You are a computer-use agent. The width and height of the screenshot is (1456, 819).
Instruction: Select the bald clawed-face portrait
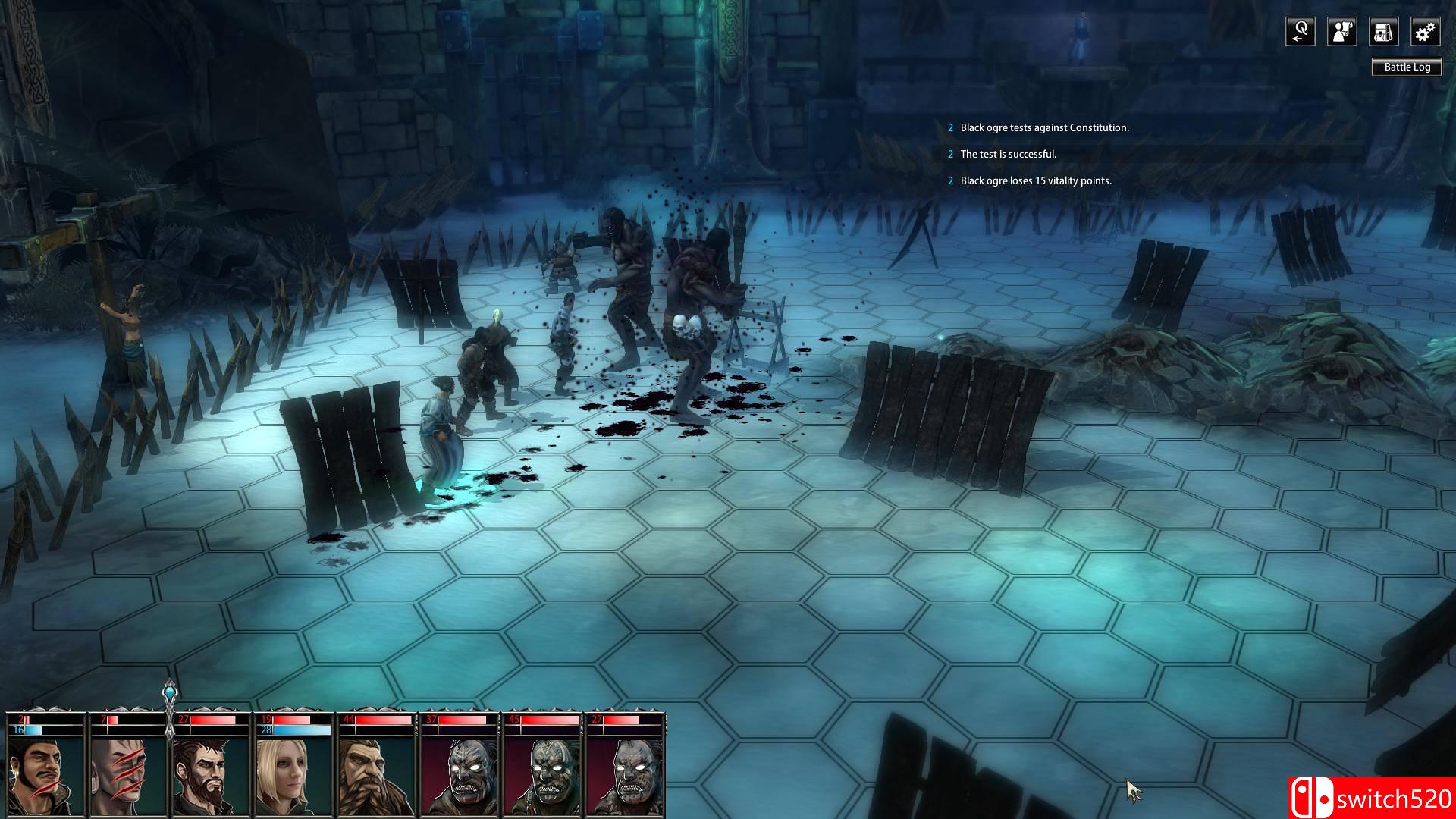[x=128, y=775]
